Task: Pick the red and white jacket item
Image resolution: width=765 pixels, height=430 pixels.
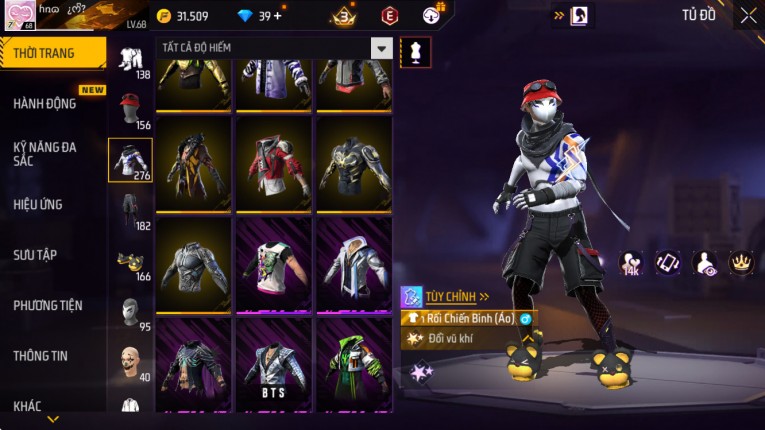Action: pos(273,164)
